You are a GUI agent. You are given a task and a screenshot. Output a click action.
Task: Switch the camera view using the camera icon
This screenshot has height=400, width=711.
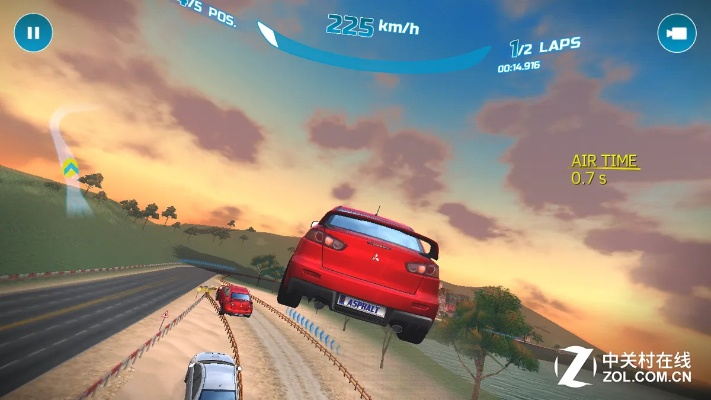[676, 33]
